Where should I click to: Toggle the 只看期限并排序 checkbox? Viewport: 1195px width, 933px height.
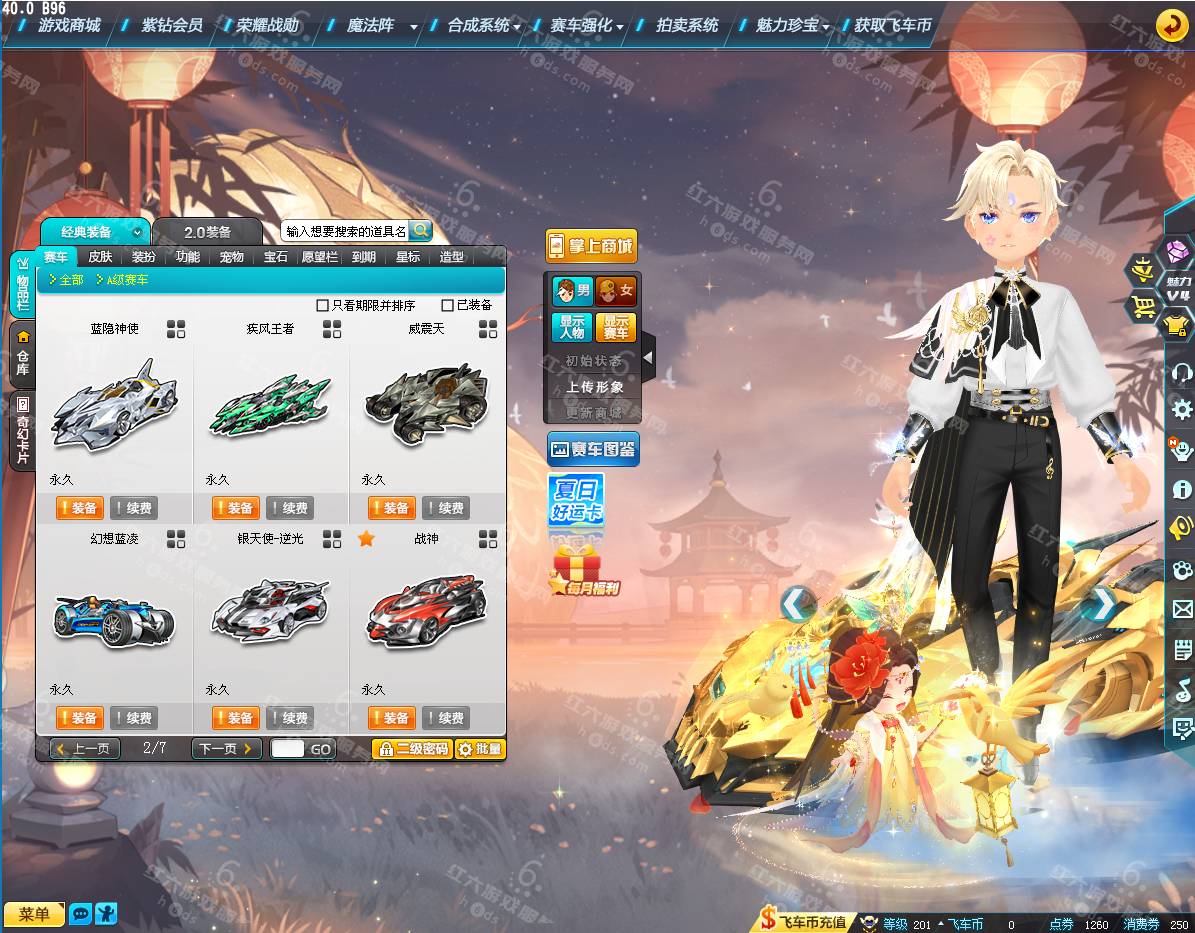click(322, 305)
